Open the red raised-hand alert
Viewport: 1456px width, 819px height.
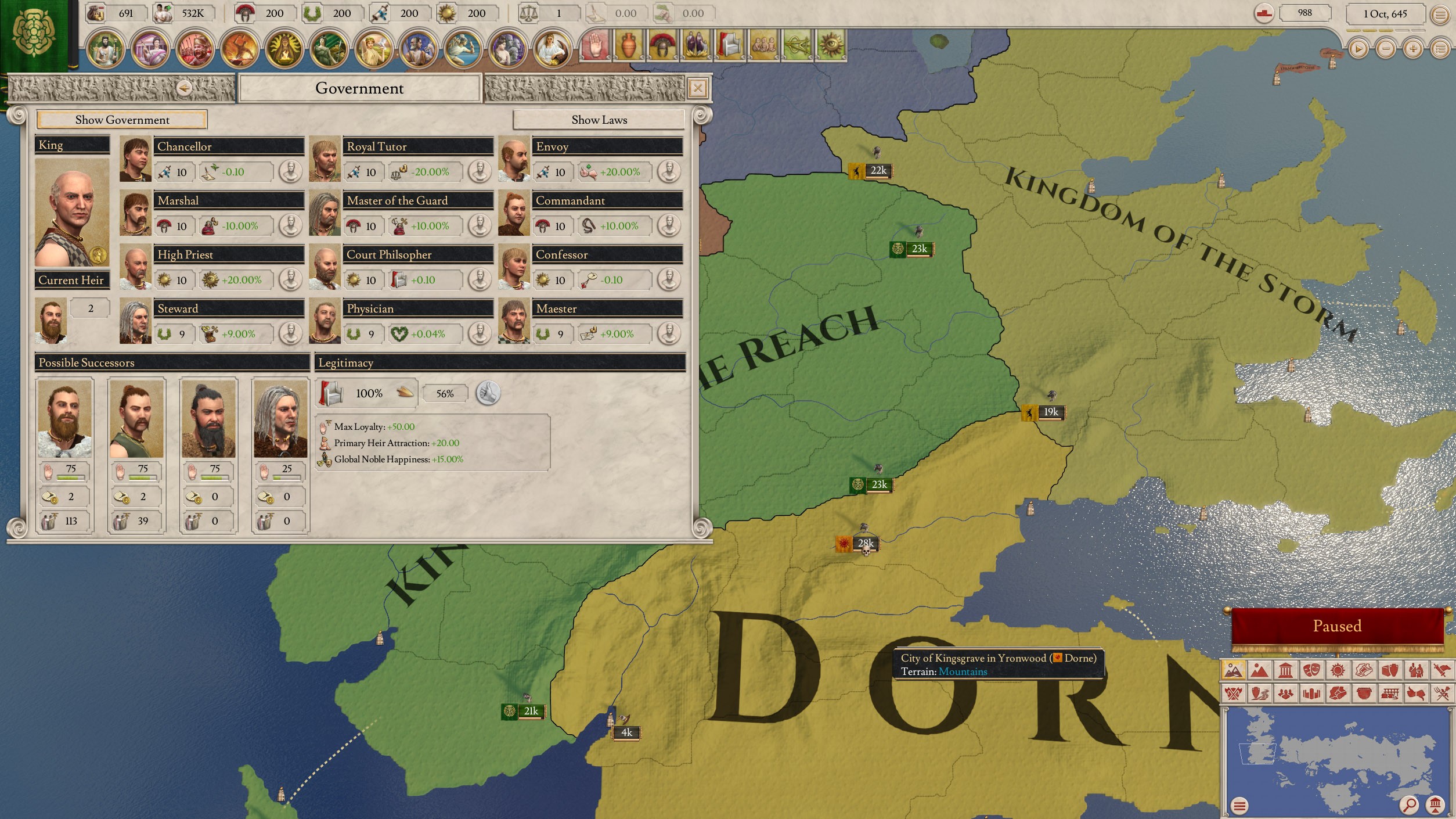point(594,45)
